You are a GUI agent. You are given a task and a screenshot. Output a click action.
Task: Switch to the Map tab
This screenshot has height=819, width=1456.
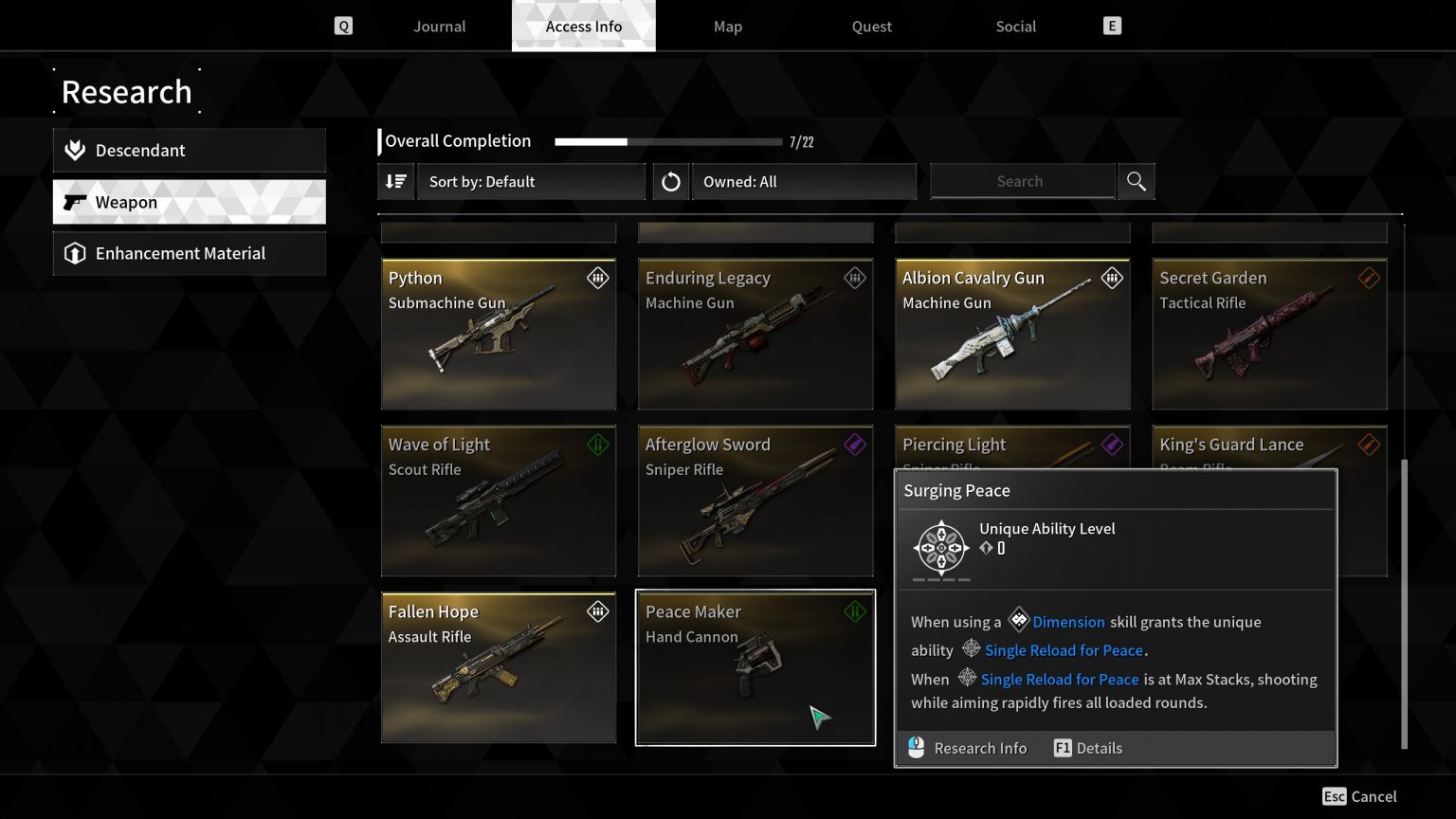(727, 26)
